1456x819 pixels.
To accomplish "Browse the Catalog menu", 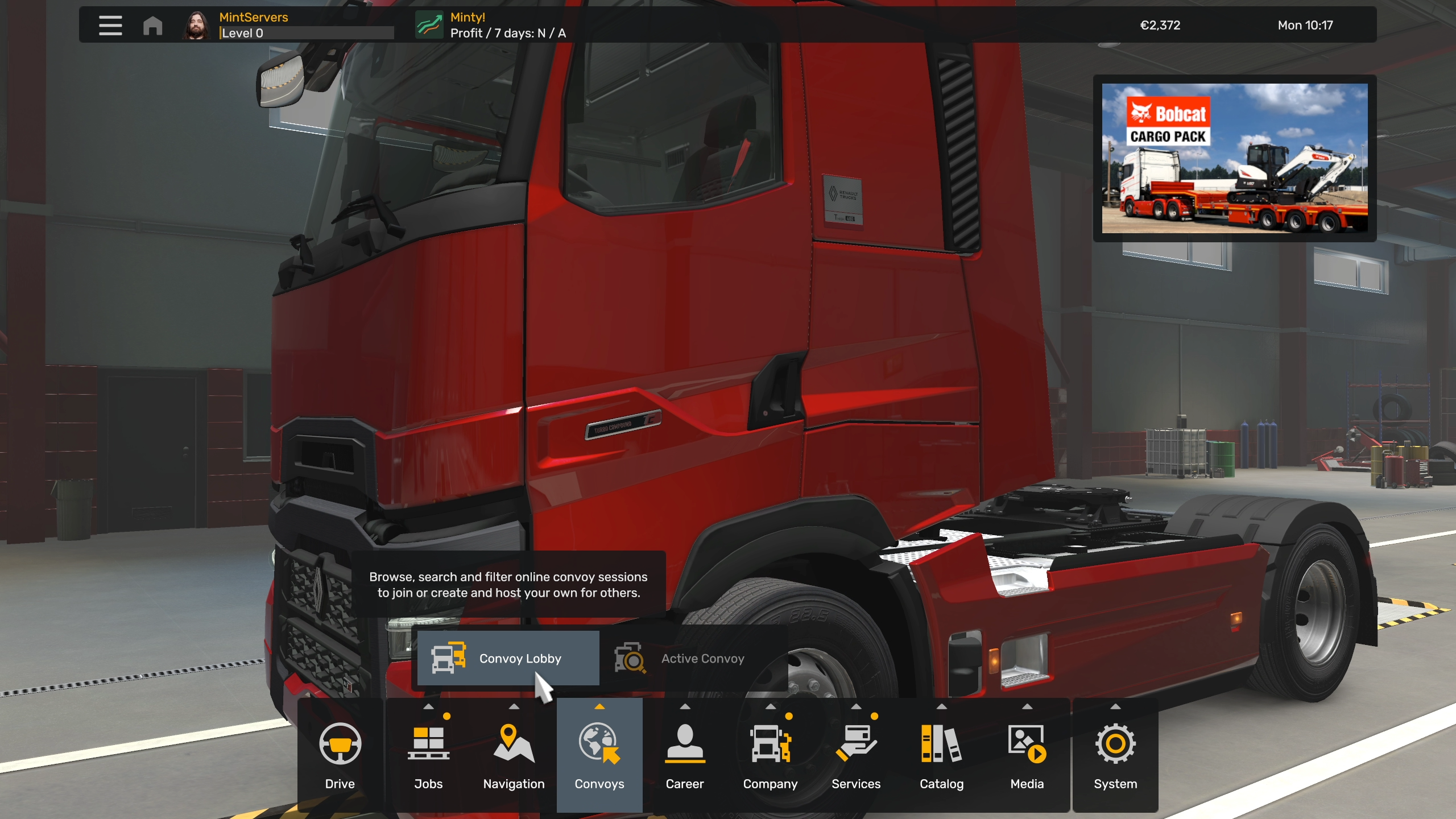I will pyautogui.click(x=942, y=755).
